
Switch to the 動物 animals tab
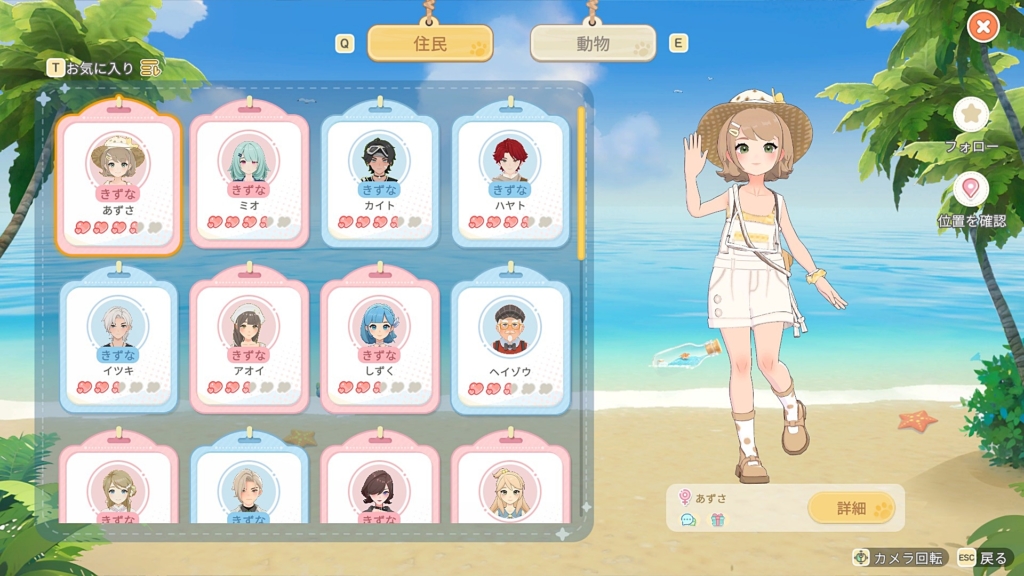pyautogui.click(x=593, y=44)
